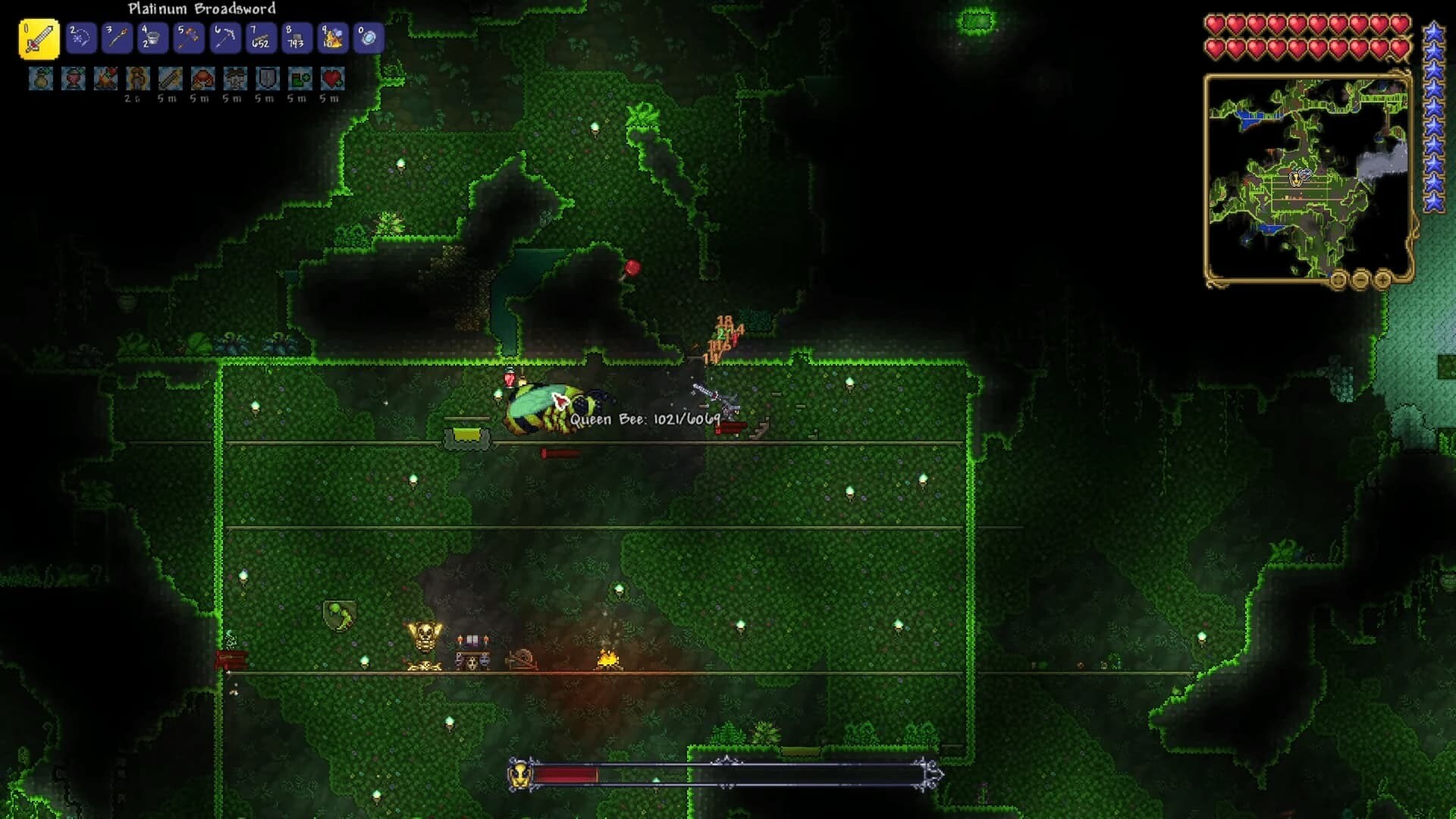Select the Platinum Broadsword hotbar slot

click(39, 39)
